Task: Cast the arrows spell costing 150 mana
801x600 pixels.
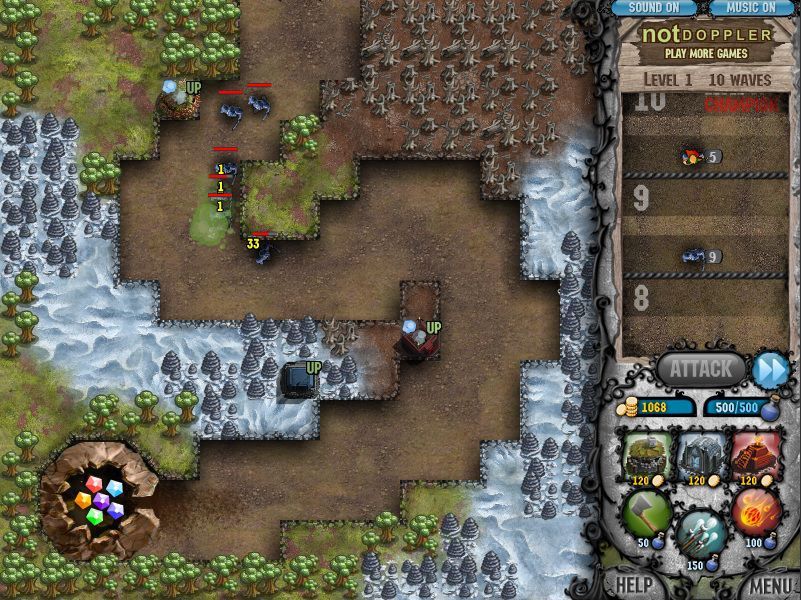Action: pos(700,534)
